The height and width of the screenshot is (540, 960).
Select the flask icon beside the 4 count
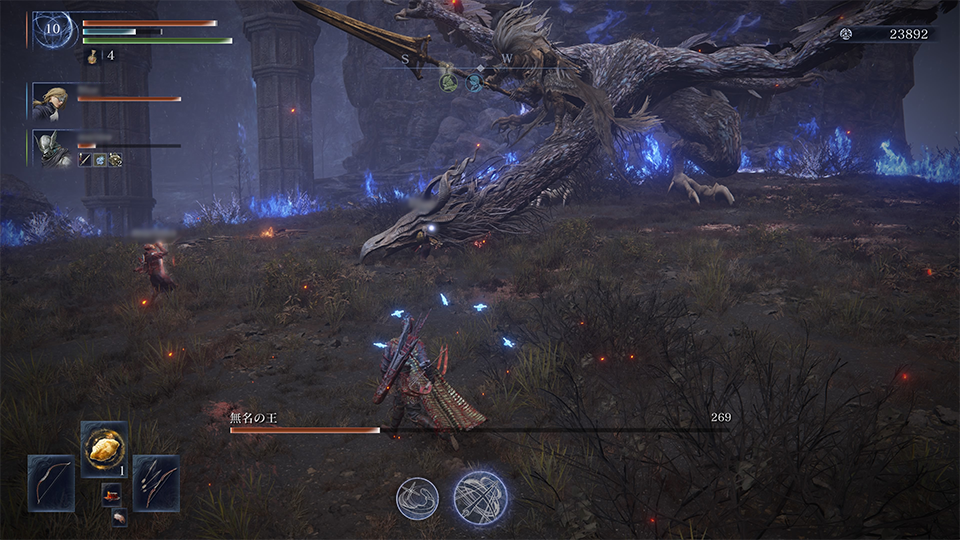pyautogui.click(x=93, y=56)
